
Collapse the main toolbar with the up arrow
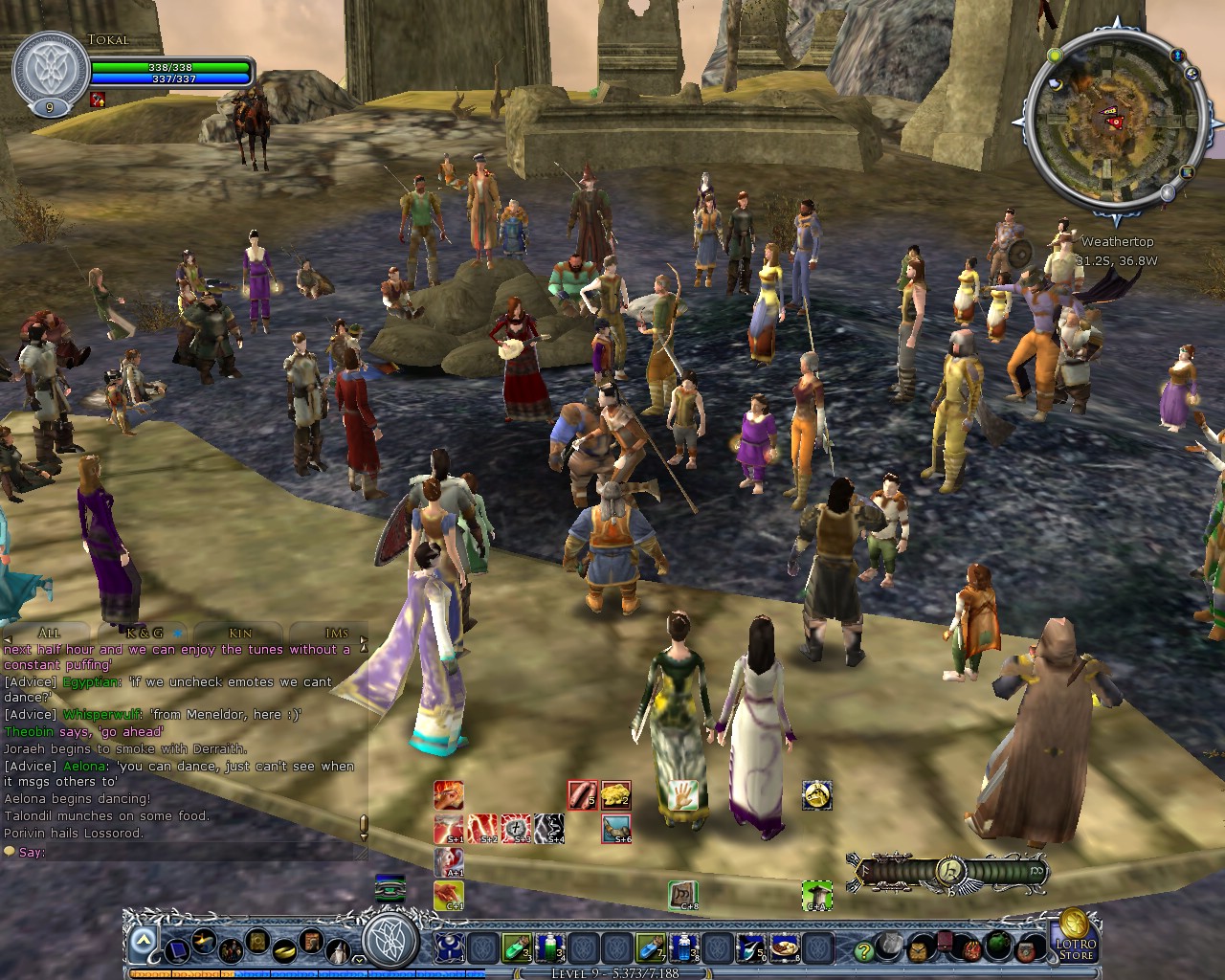tap(143, 938)
